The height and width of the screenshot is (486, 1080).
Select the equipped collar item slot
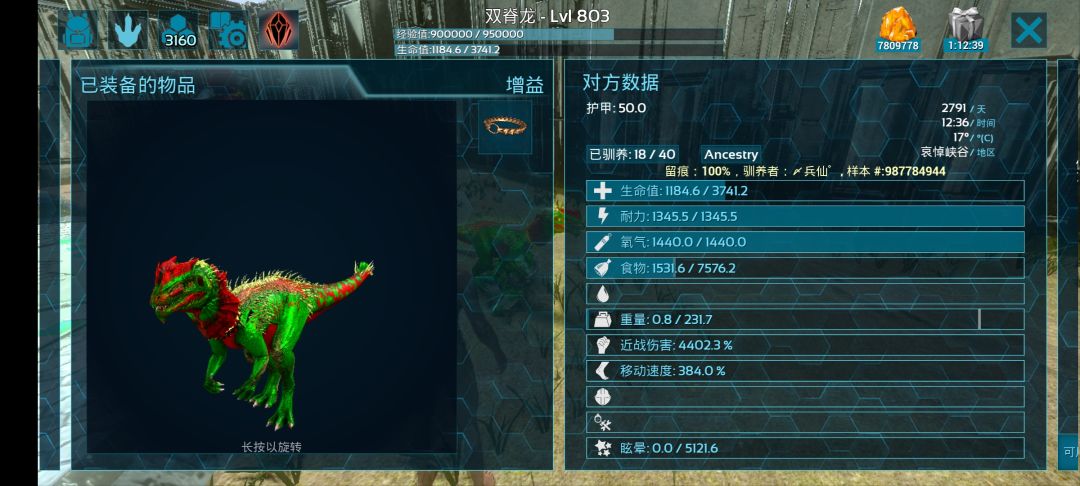click(x=505, y=126)
